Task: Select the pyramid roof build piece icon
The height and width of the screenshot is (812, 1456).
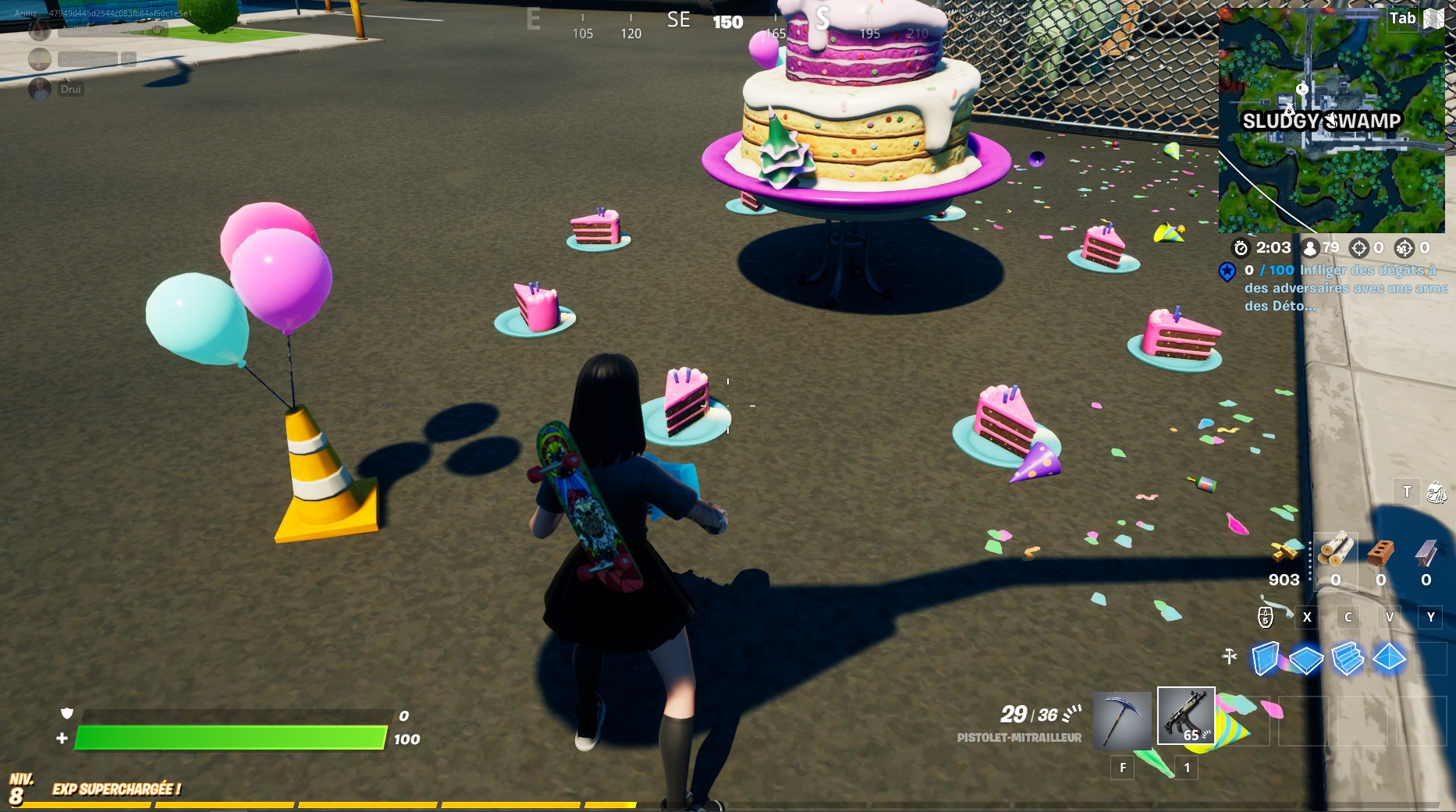Action: (x=1389, y=658)
